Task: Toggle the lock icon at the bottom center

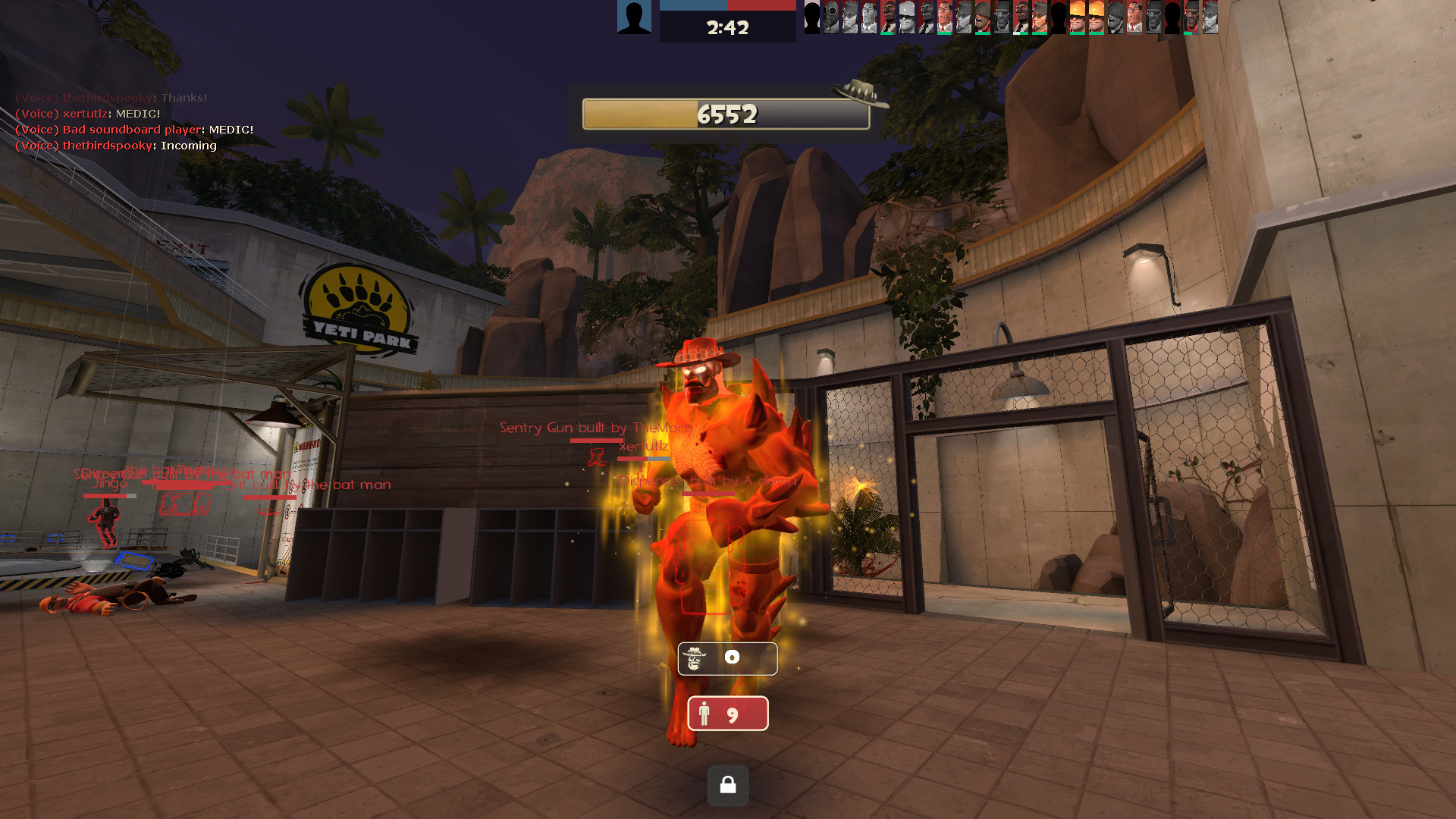Action: pyautogui.click(x=727, y=786)
